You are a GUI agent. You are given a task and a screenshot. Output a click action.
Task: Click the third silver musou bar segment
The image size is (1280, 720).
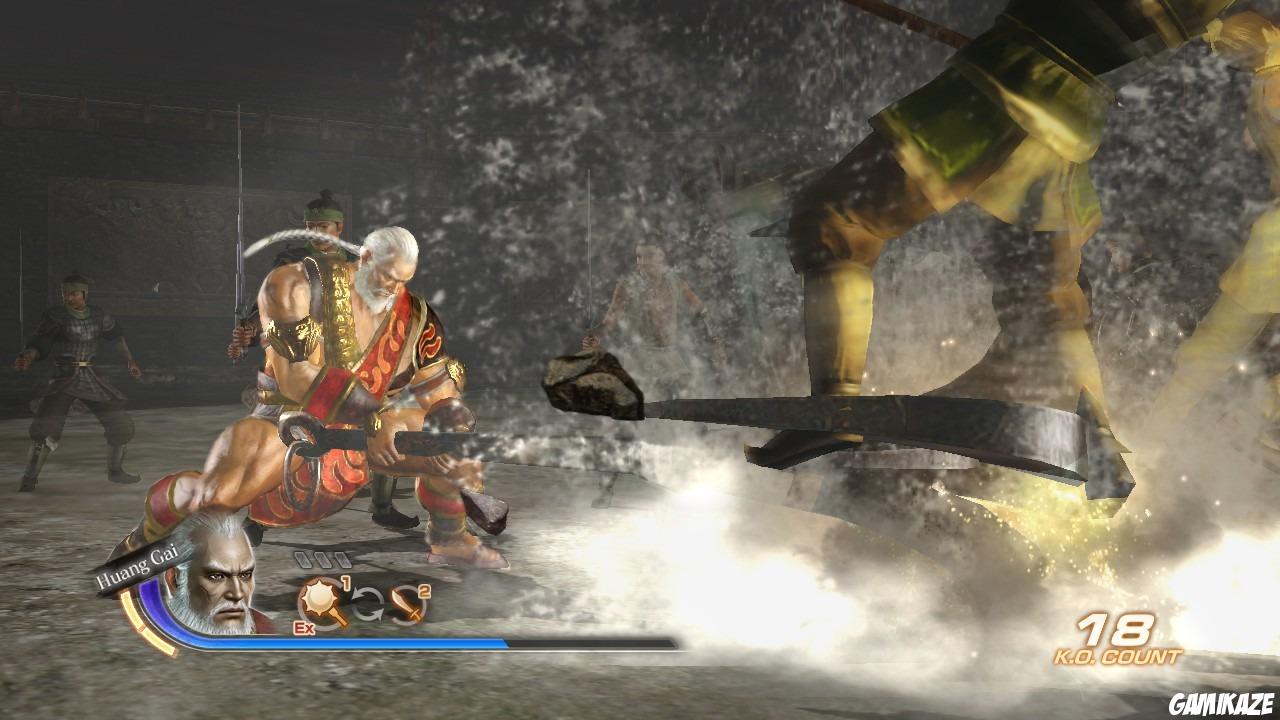[x=341, y=560]
